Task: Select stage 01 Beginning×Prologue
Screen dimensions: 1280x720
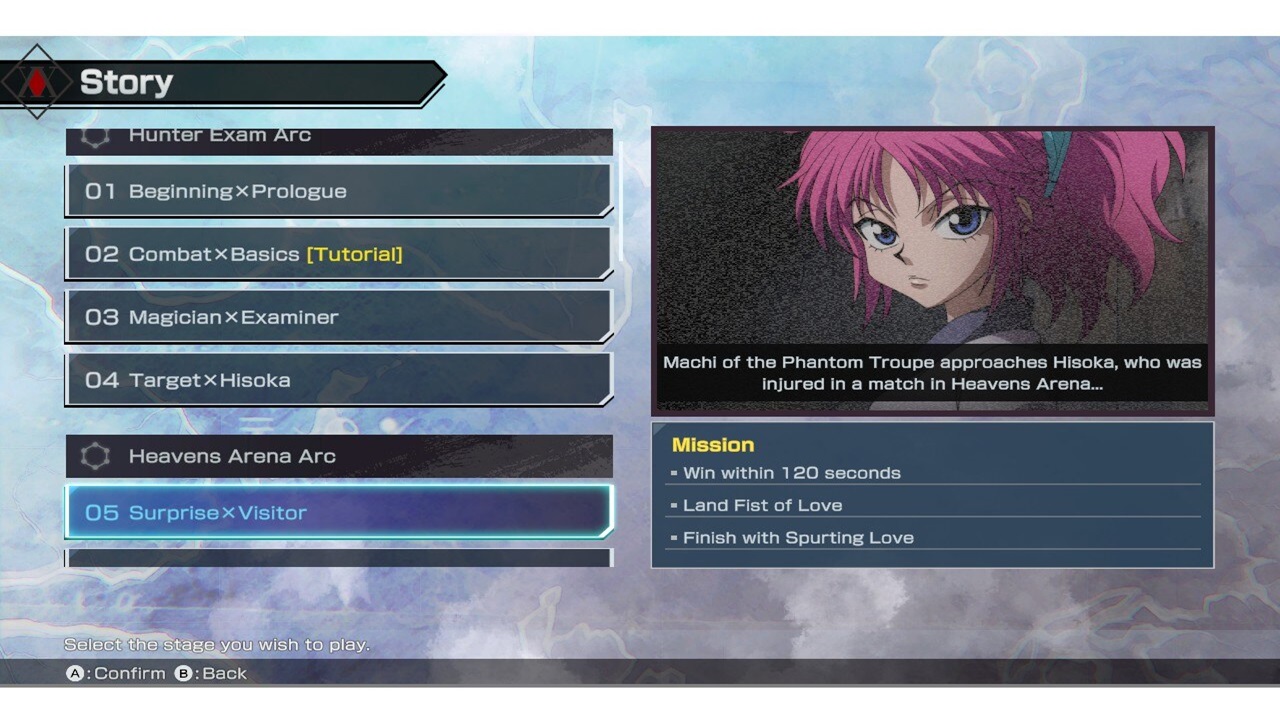Action: [340, 191]
